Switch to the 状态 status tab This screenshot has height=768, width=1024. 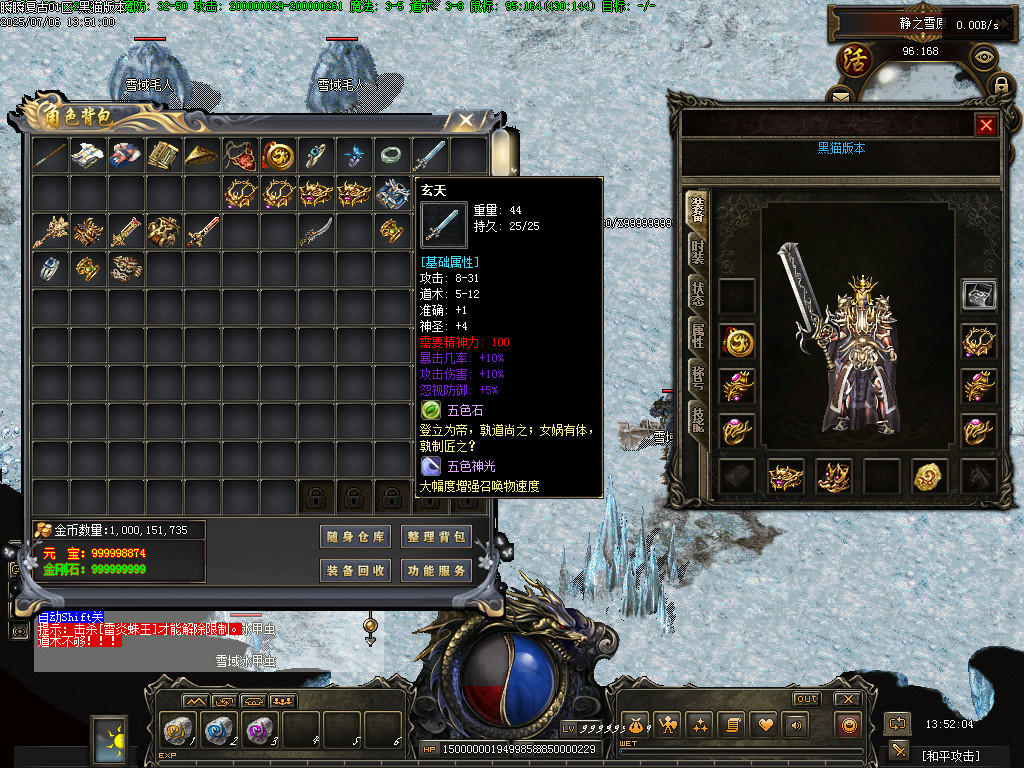point(697,294)
